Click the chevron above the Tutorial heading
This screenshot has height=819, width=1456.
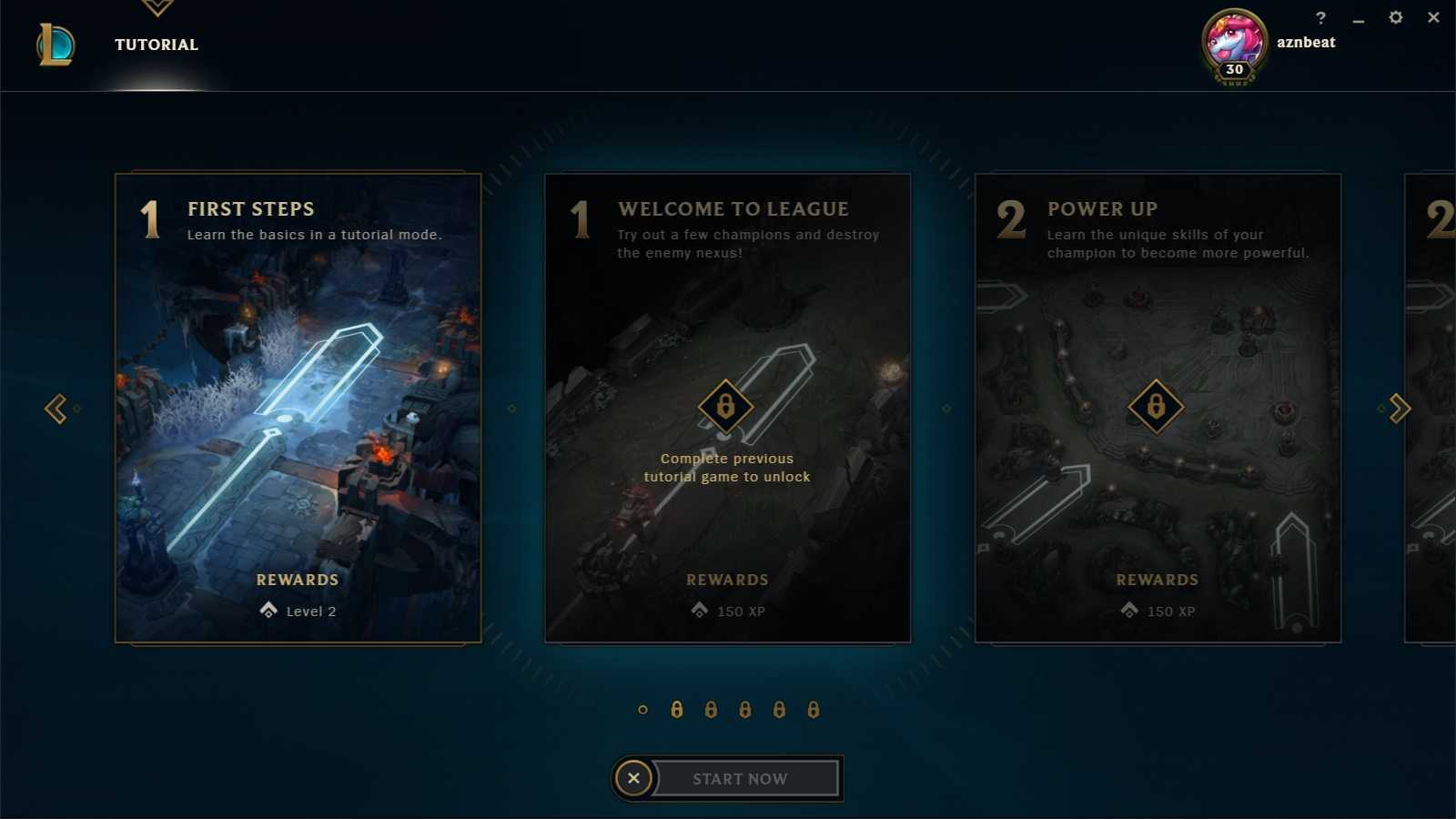click(x=157, y=7)
